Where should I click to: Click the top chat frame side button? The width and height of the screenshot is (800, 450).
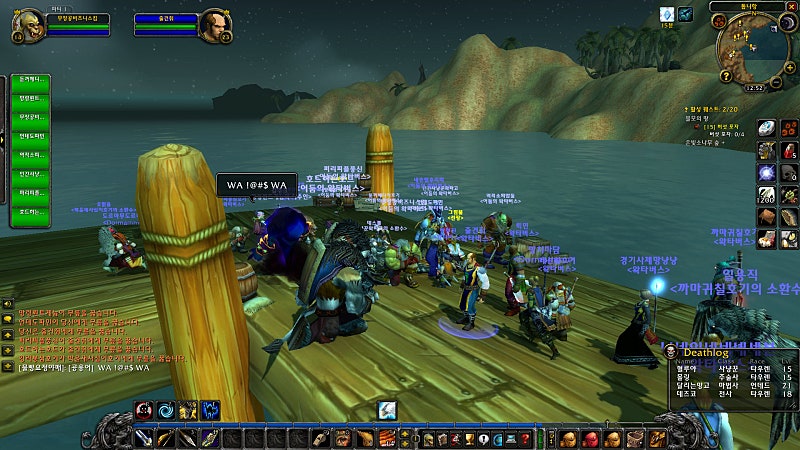tap(7, 303)
